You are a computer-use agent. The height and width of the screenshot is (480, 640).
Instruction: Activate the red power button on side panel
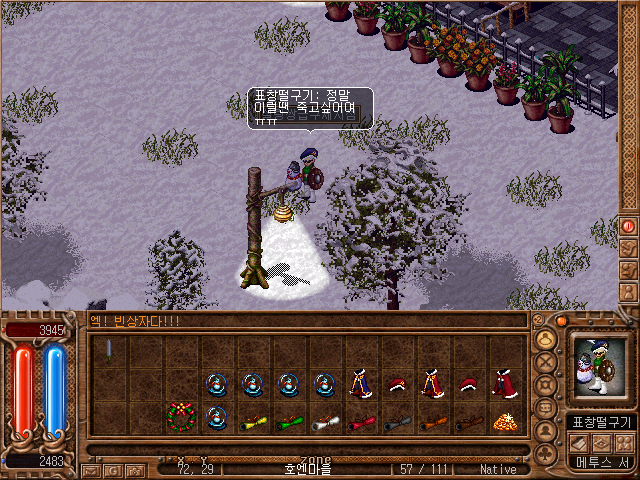629,226
